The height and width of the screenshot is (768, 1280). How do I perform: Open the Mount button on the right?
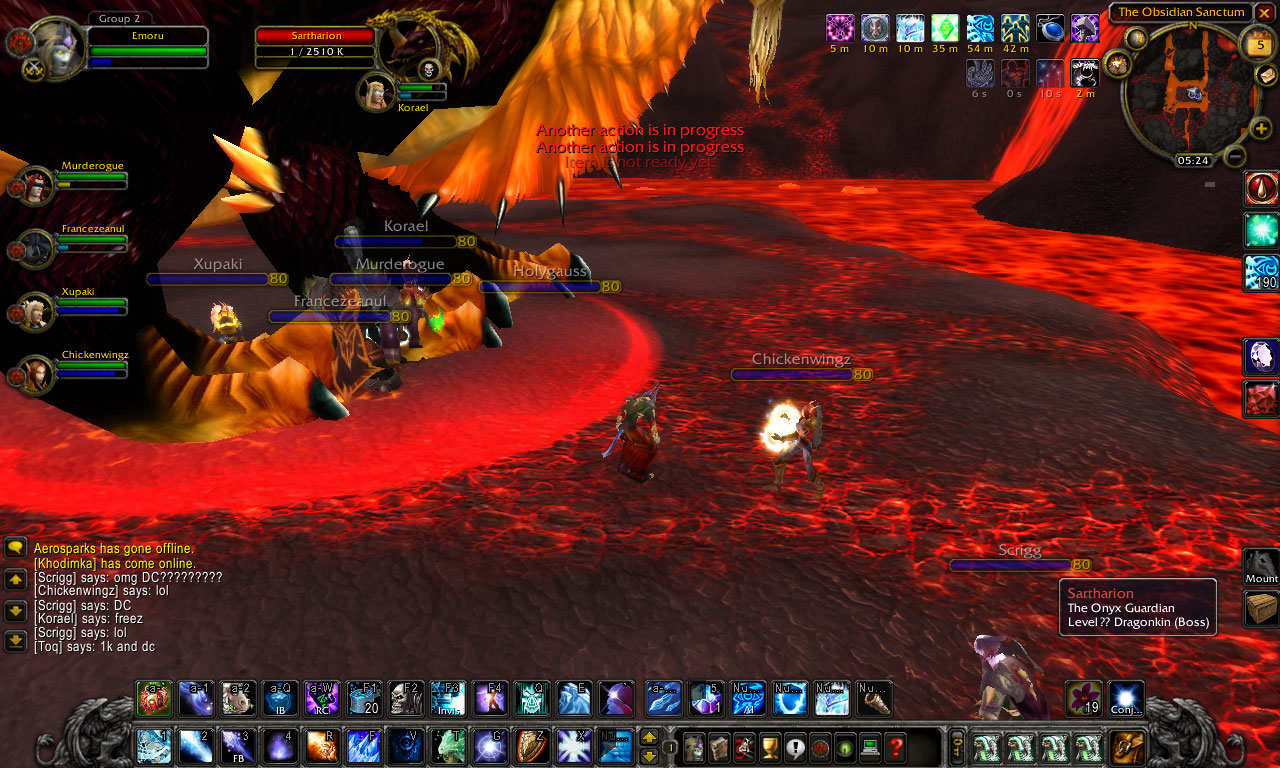click(1261, 567)
